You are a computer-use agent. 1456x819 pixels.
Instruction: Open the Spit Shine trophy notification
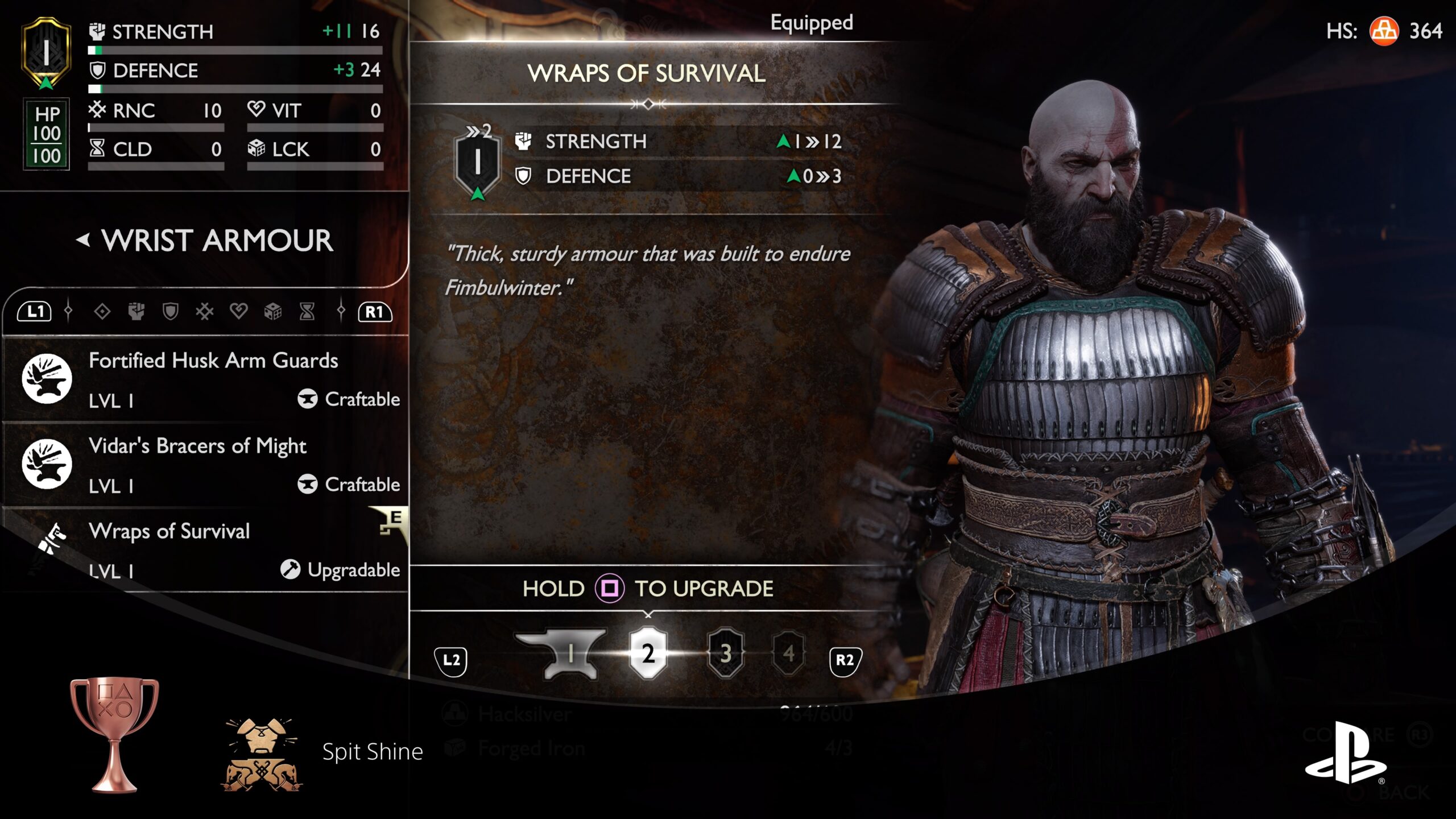(x=373, y=752)
